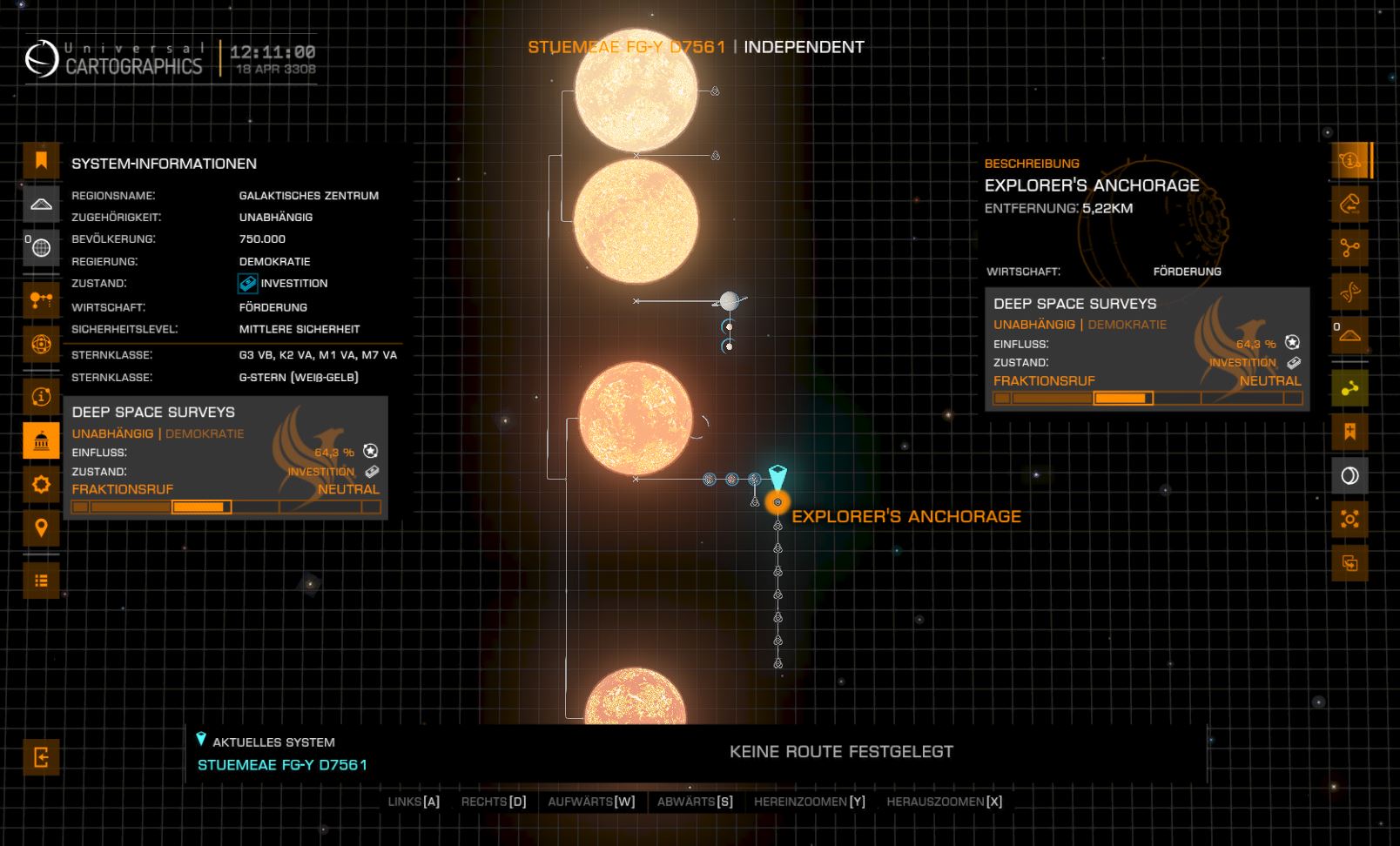Select Explorer's Anchorage station marker on map
Image resolution: width=1400 pixels, height=846 pixels.
coord(777,502)
